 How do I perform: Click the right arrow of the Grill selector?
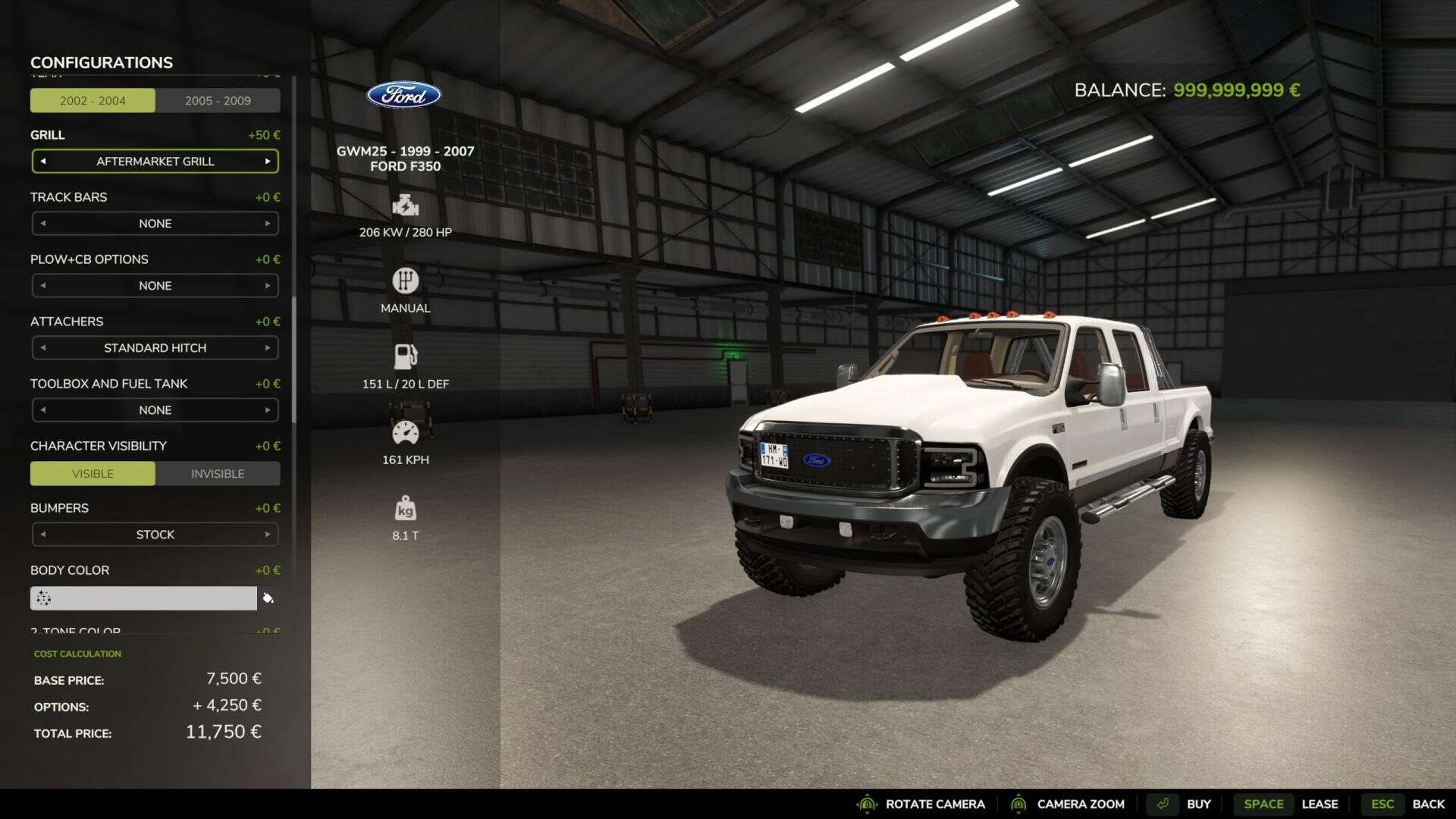[268, 162]
